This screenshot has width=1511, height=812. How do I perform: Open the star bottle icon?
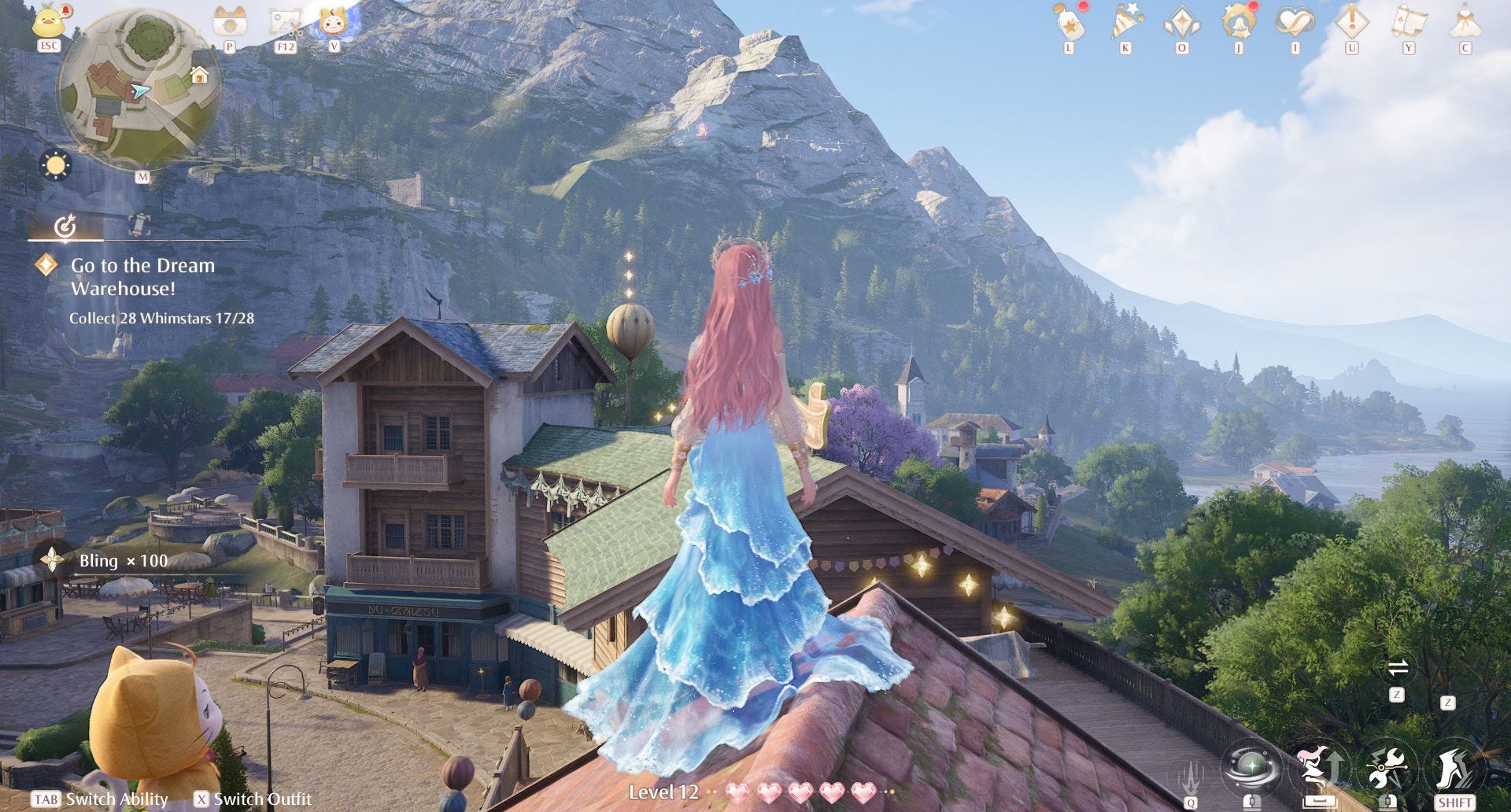(x=1069, y=22)
